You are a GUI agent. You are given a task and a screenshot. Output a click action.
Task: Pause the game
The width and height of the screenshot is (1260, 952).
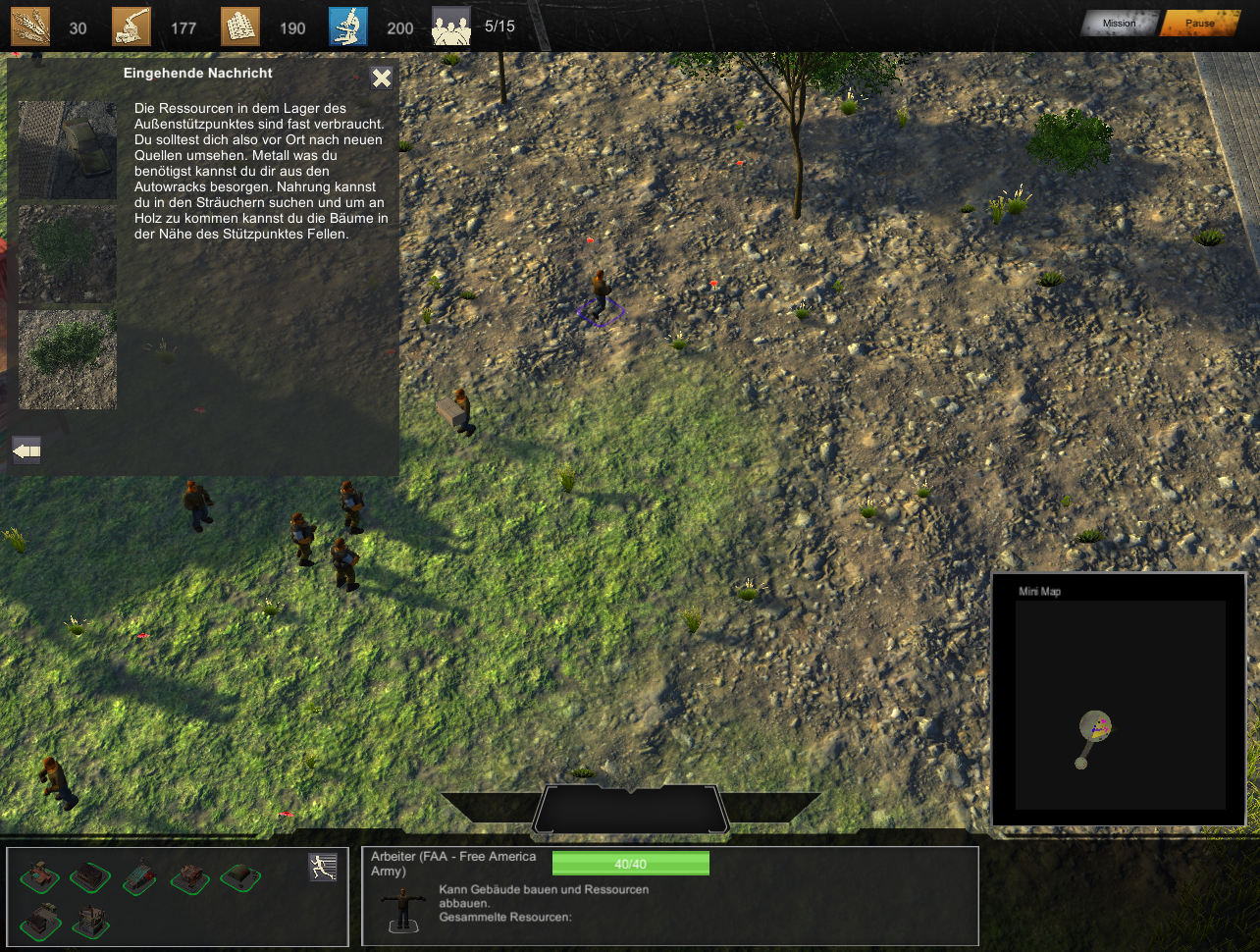(1199, 24)
